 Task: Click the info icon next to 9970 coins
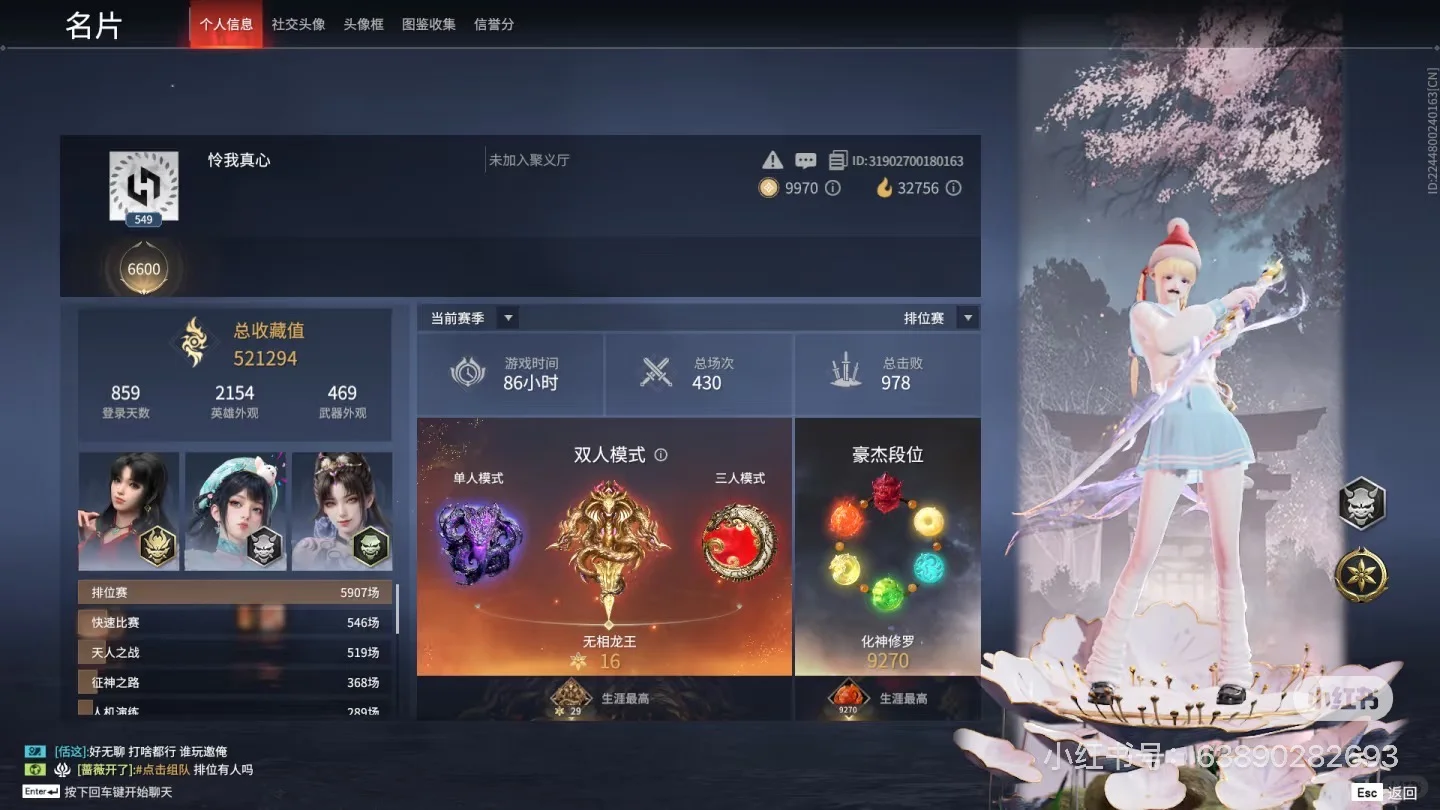pos(831,188)
